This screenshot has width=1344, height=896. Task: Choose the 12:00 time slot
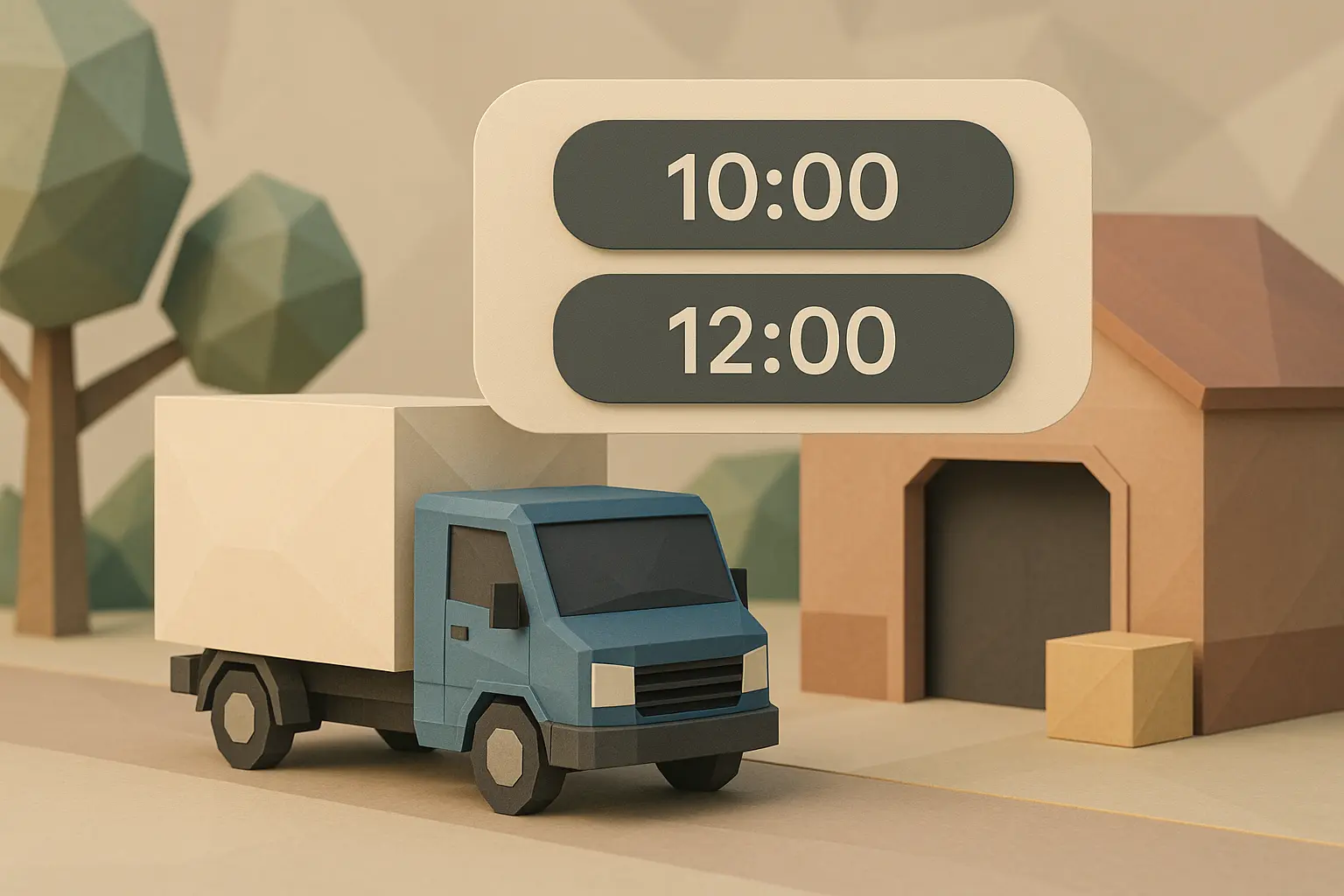[783, 339]
